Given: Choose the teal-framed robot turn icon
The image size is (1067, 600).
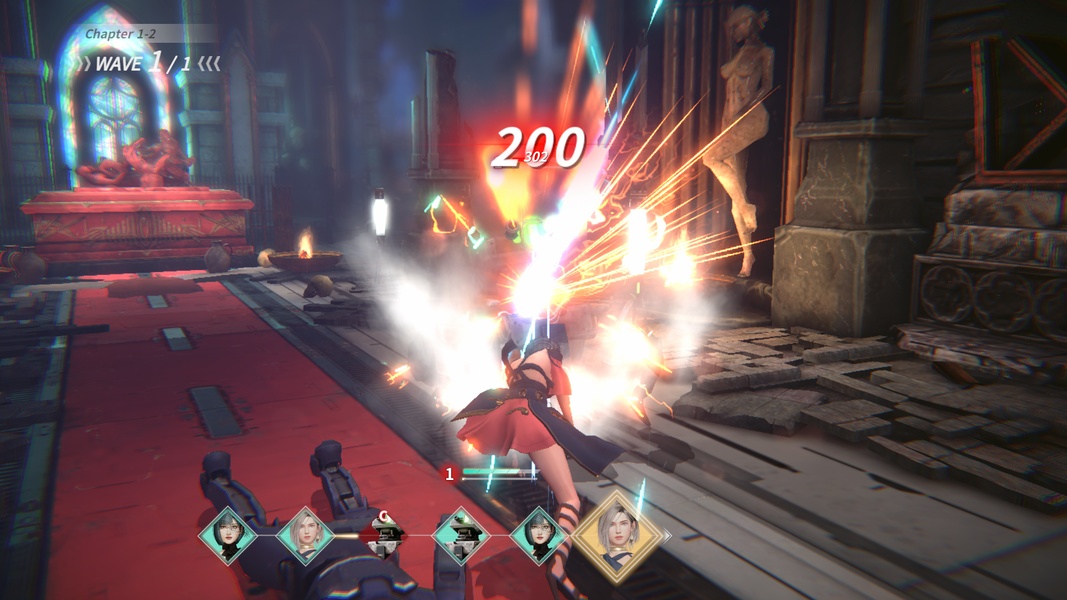Looking at the screenshot, I should pos(461,536).
